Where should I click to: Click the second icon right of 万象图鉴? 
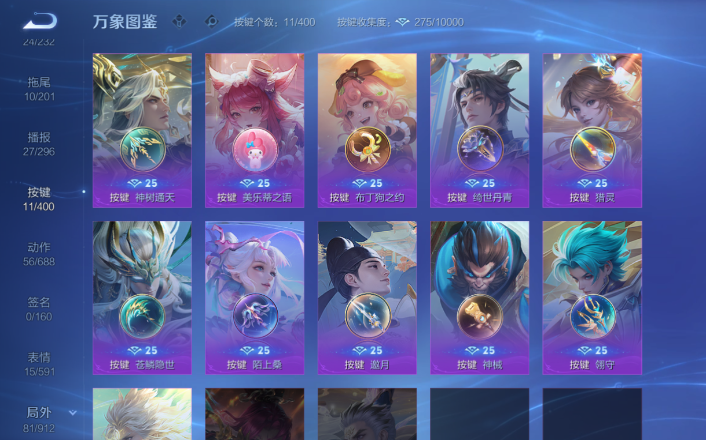[x=210, y=21]
